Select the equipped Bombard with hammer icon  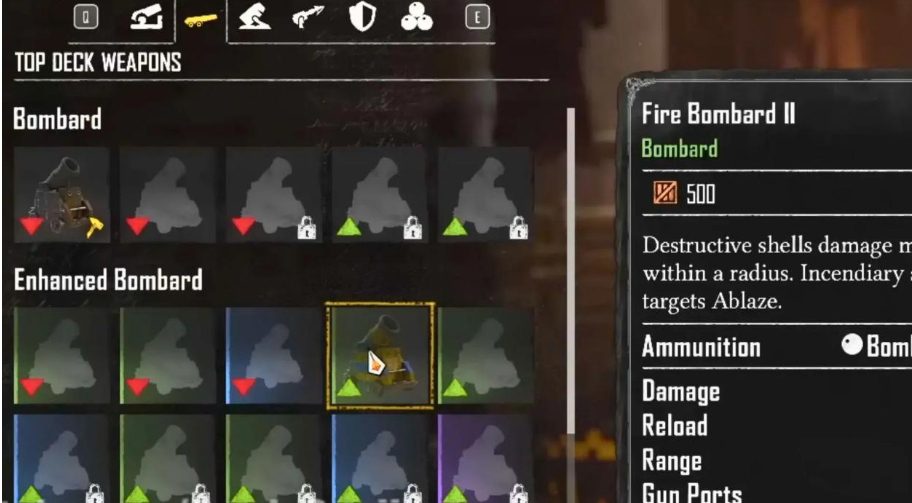point(62,194)
